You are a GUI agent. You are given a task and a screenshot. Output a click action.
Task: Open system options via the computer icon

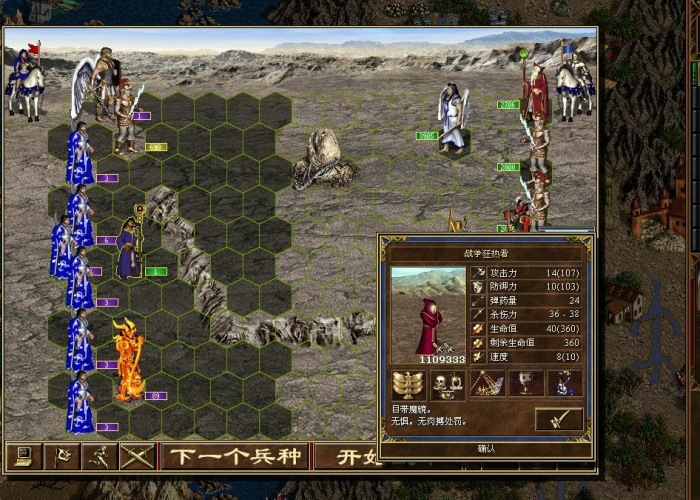tap(20, 457)
